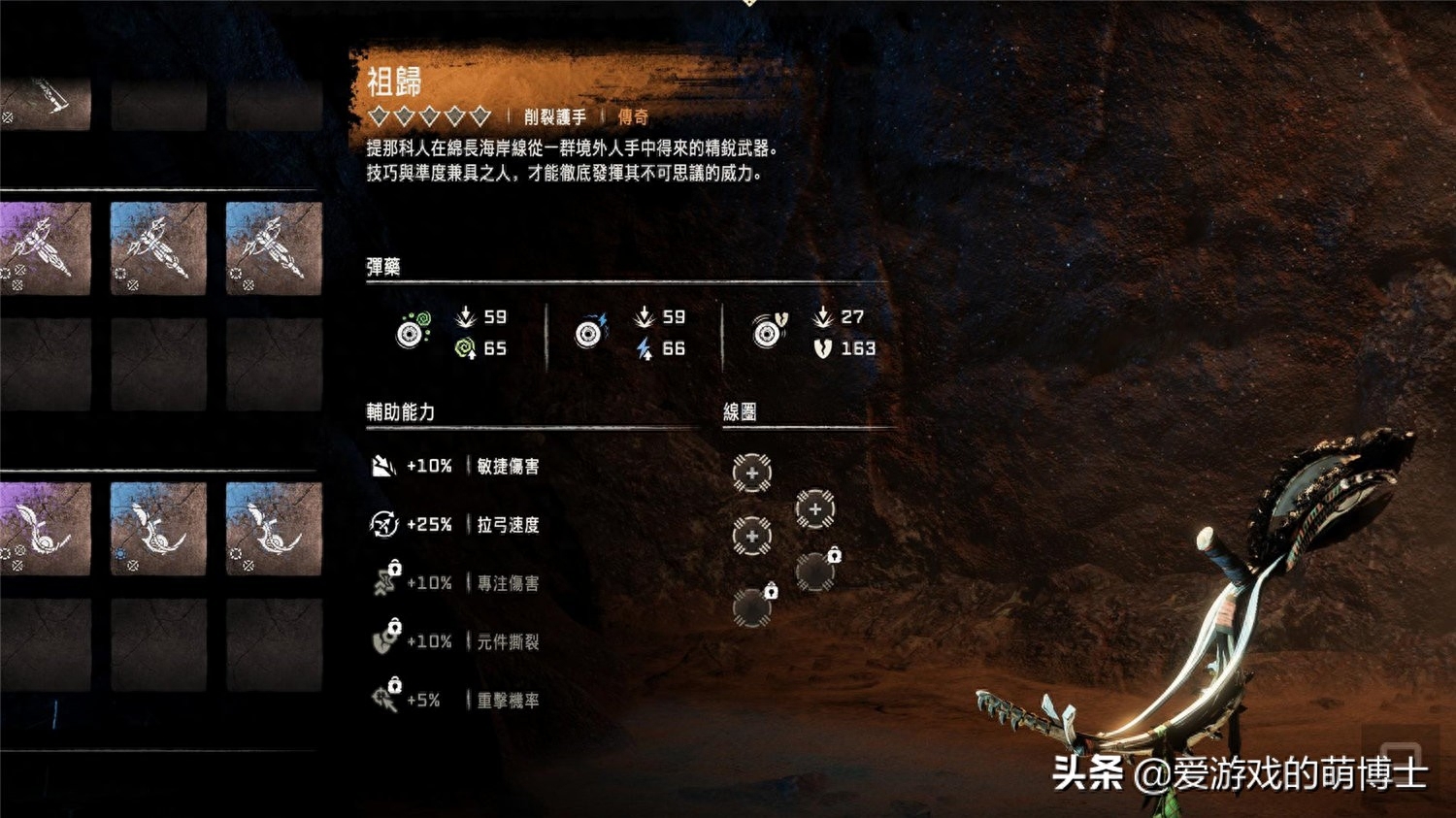Select the purple boltblaster weapon tile
Screen dimensions: 1456x818
pos(45,247)
